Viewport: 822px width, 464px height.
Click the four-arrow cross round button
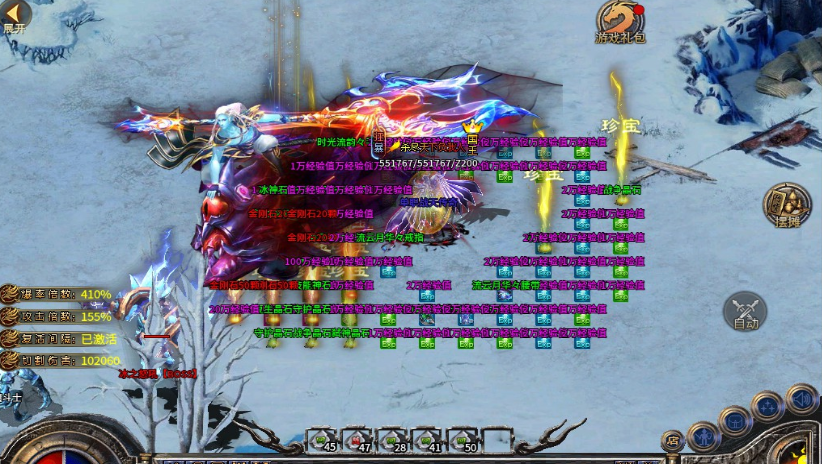[768, 407]
